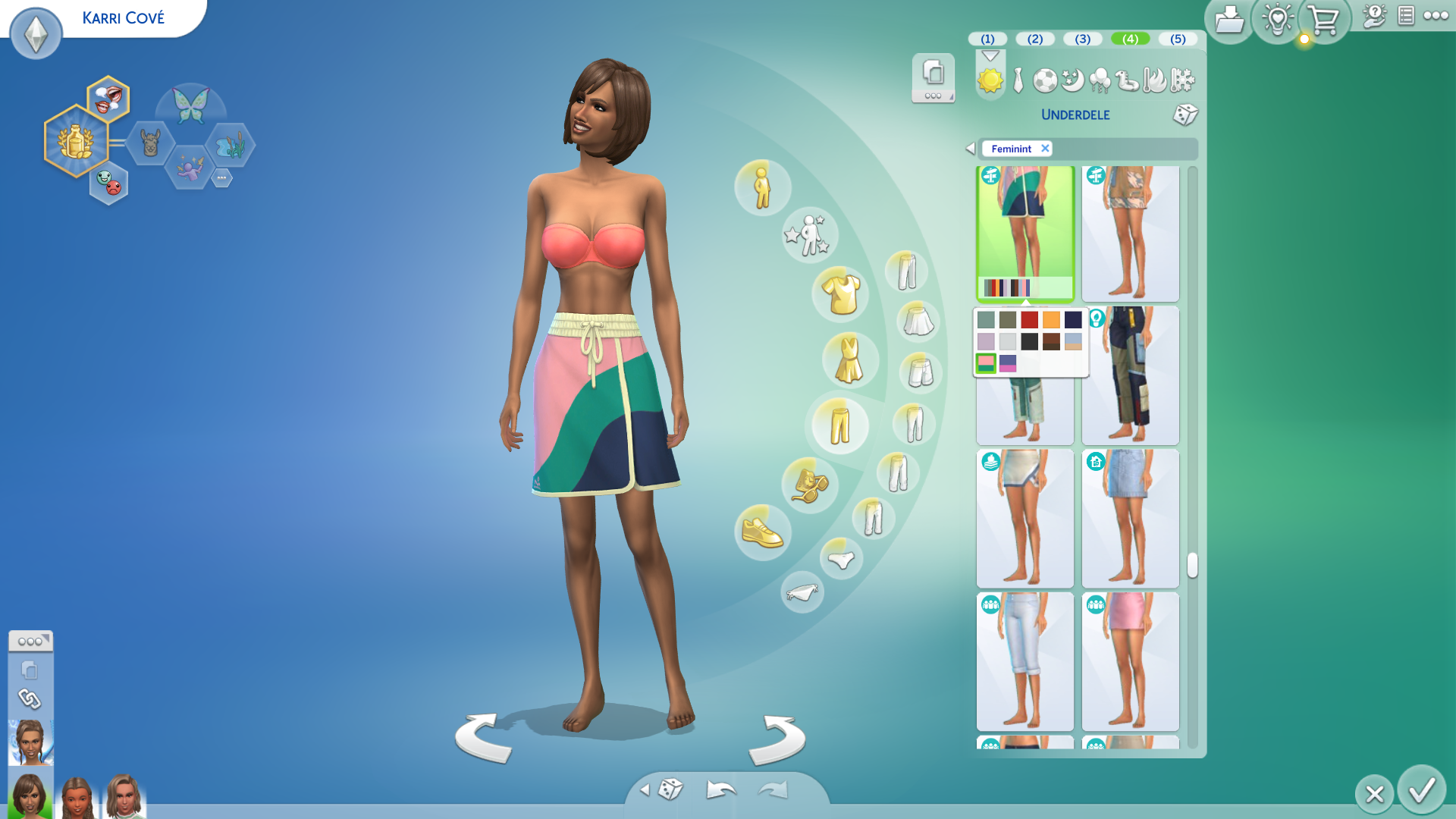This screenshot has height=819, width=1456.
Task: Open the shoes category
Action: (x=762, y=532)
